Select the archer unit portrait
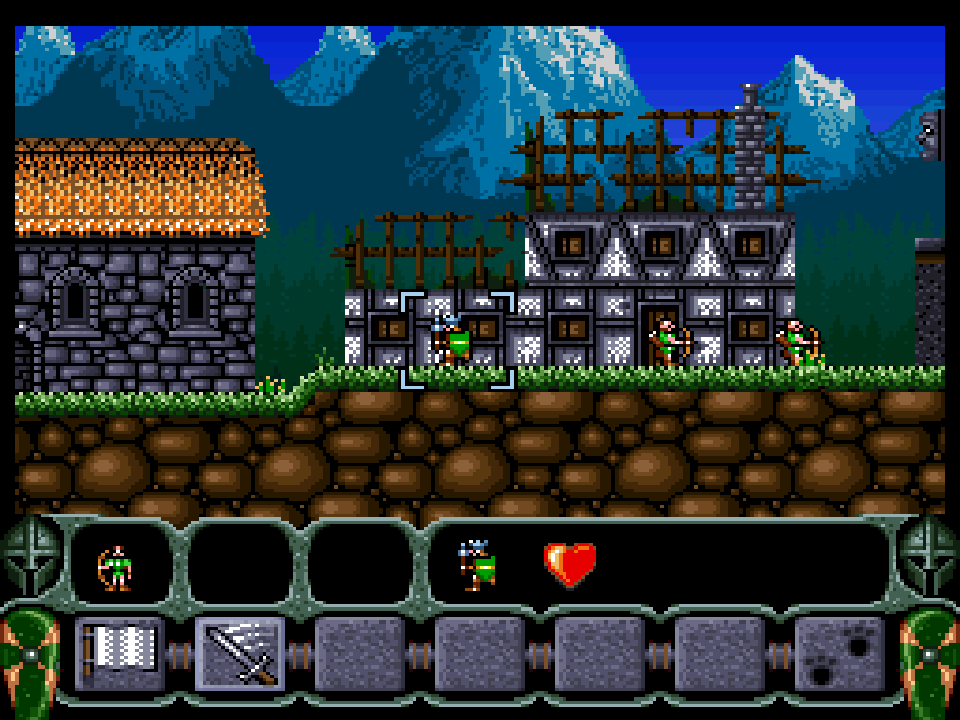This screenshot has width=960, height=720. click(x=118, y=567)
